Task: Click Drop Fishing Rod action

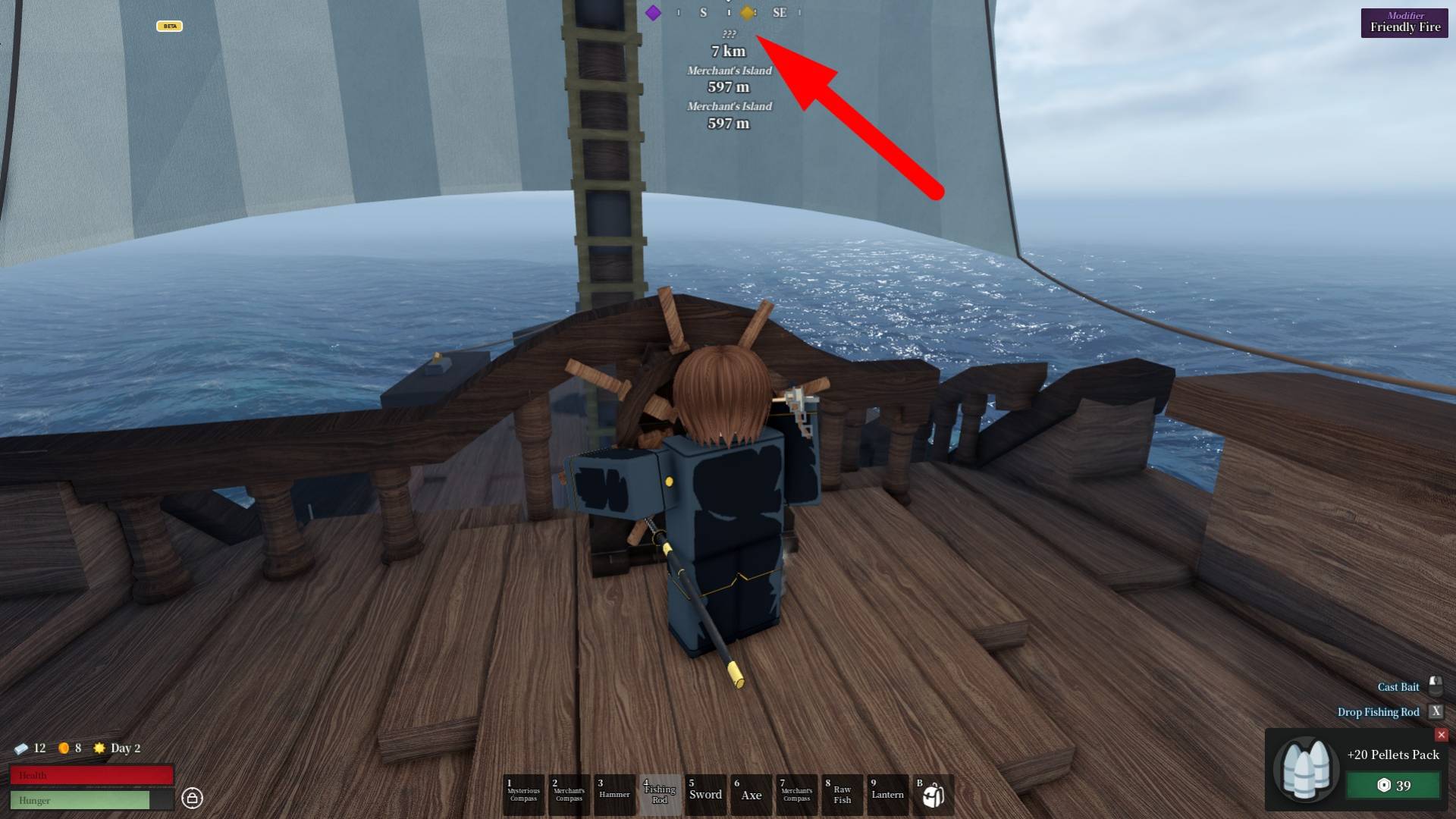Action: tap(1379, 712)
